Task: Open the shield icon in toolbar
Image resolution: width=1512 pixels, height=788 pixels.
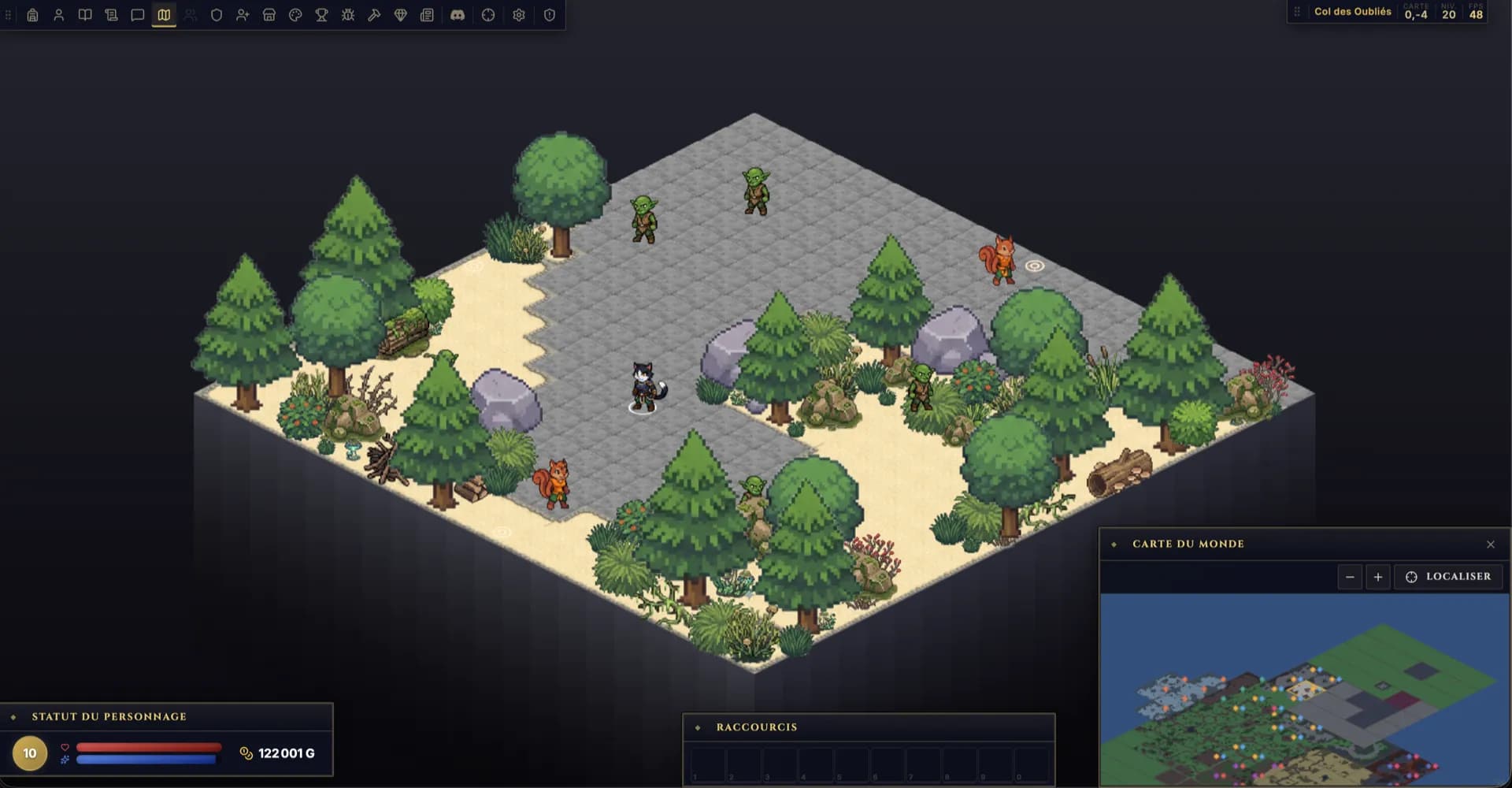Action: point(217,15)
